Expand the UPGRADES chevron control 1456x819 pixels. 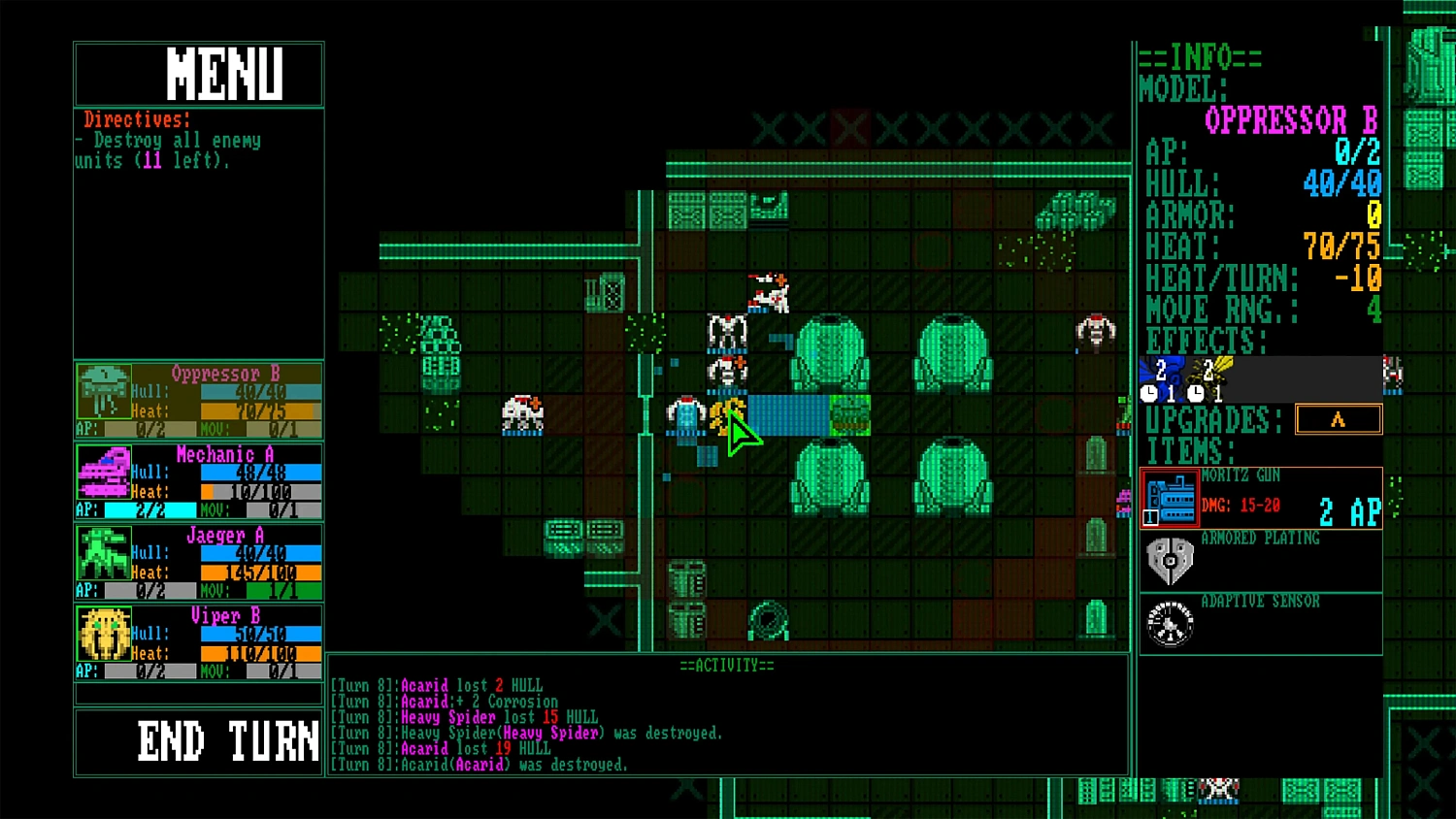click(1339, 418)
